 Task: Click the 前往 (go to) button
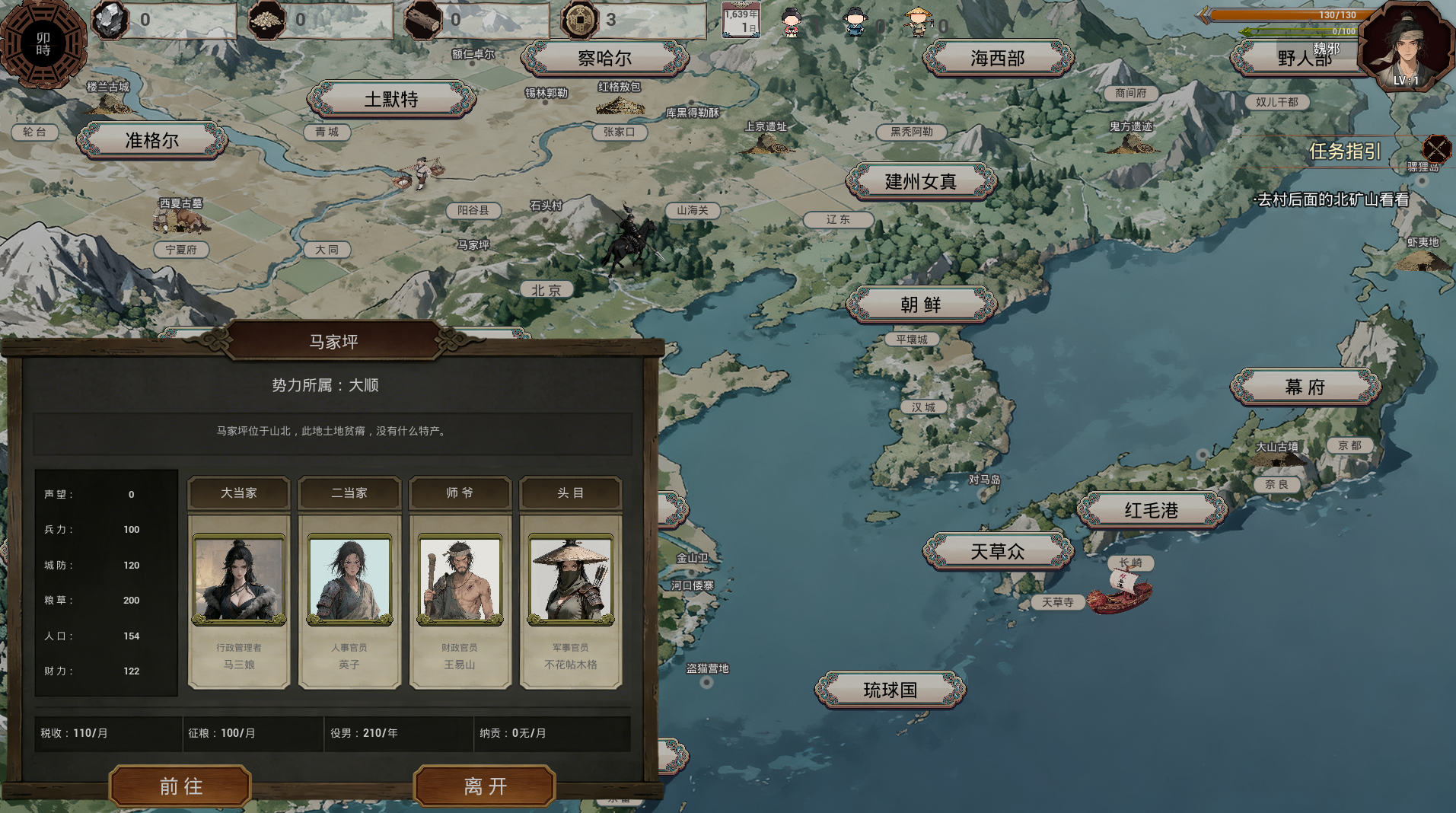click(x=180, y=786)
